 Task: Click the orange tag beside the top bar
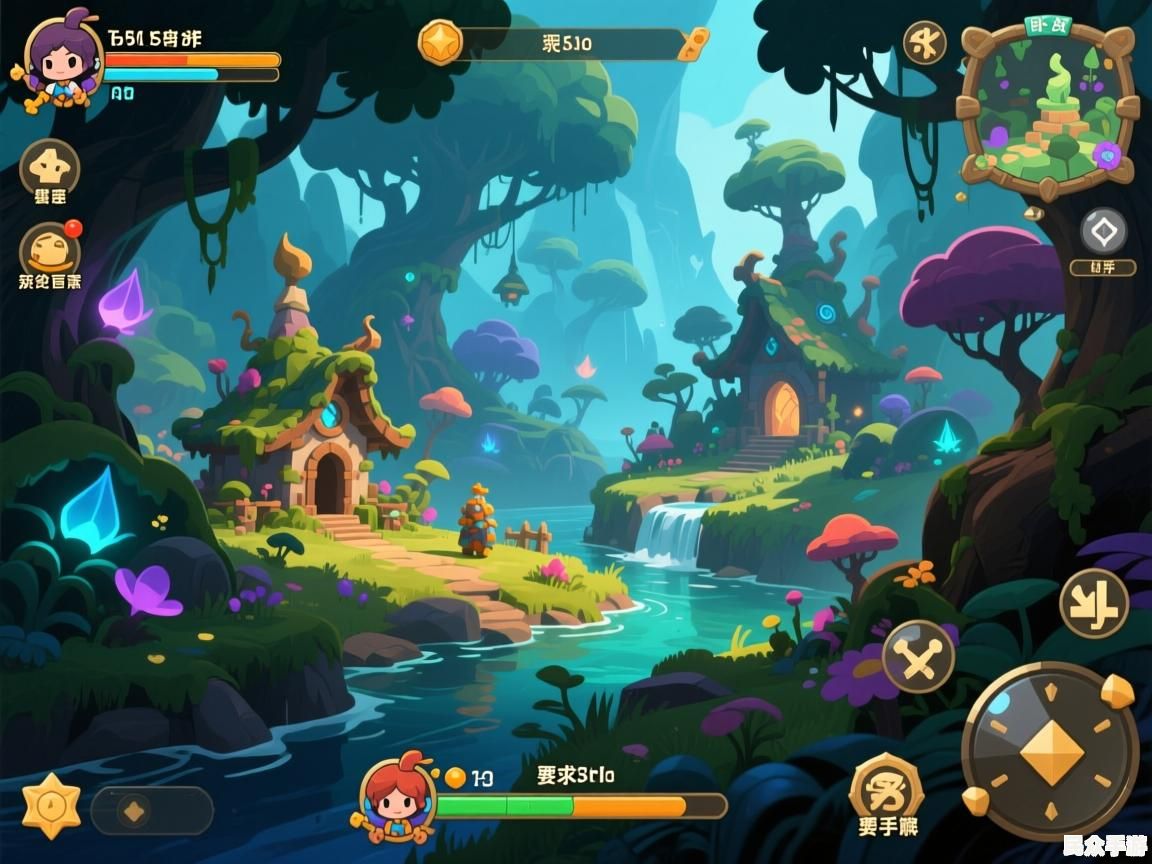click(693, 43)
